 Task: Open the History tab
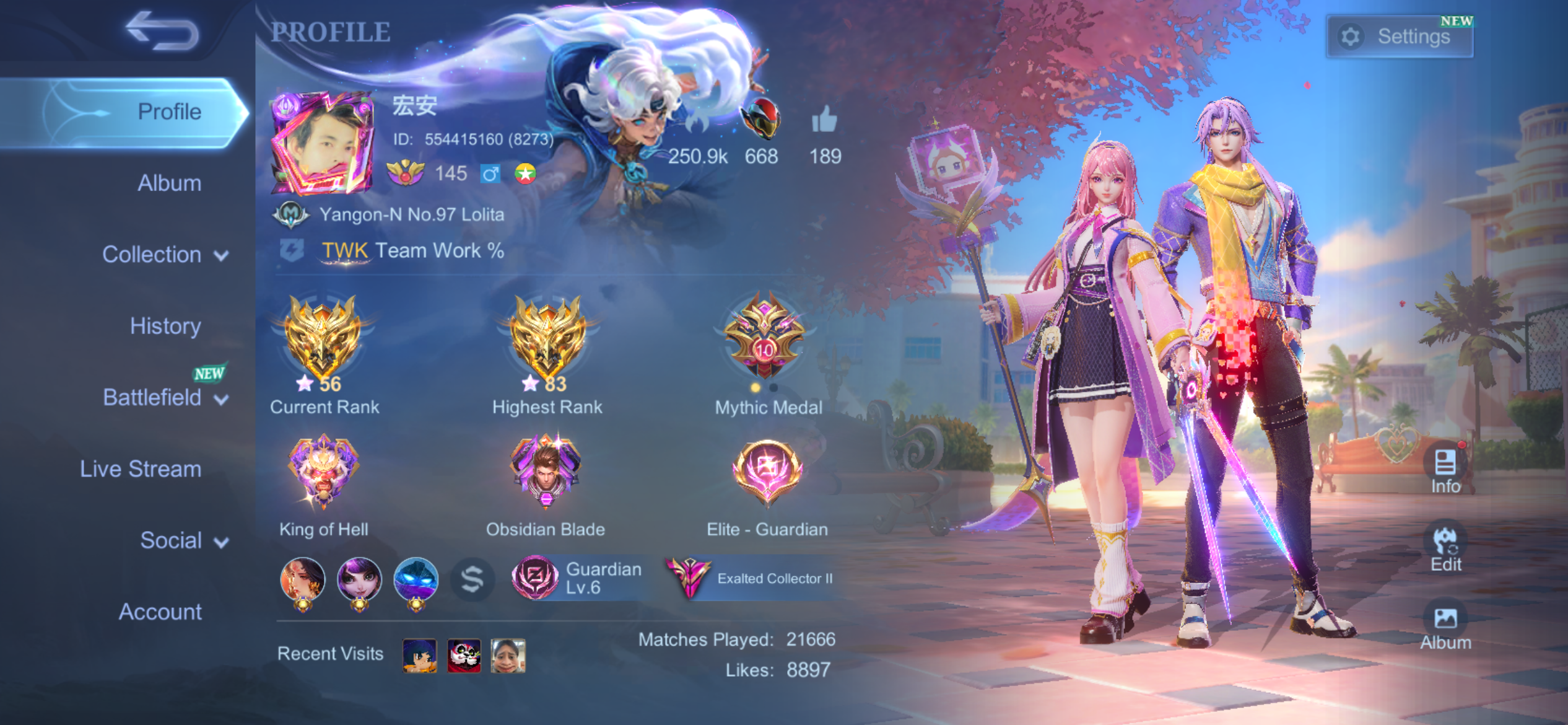(x=165, y=326)
